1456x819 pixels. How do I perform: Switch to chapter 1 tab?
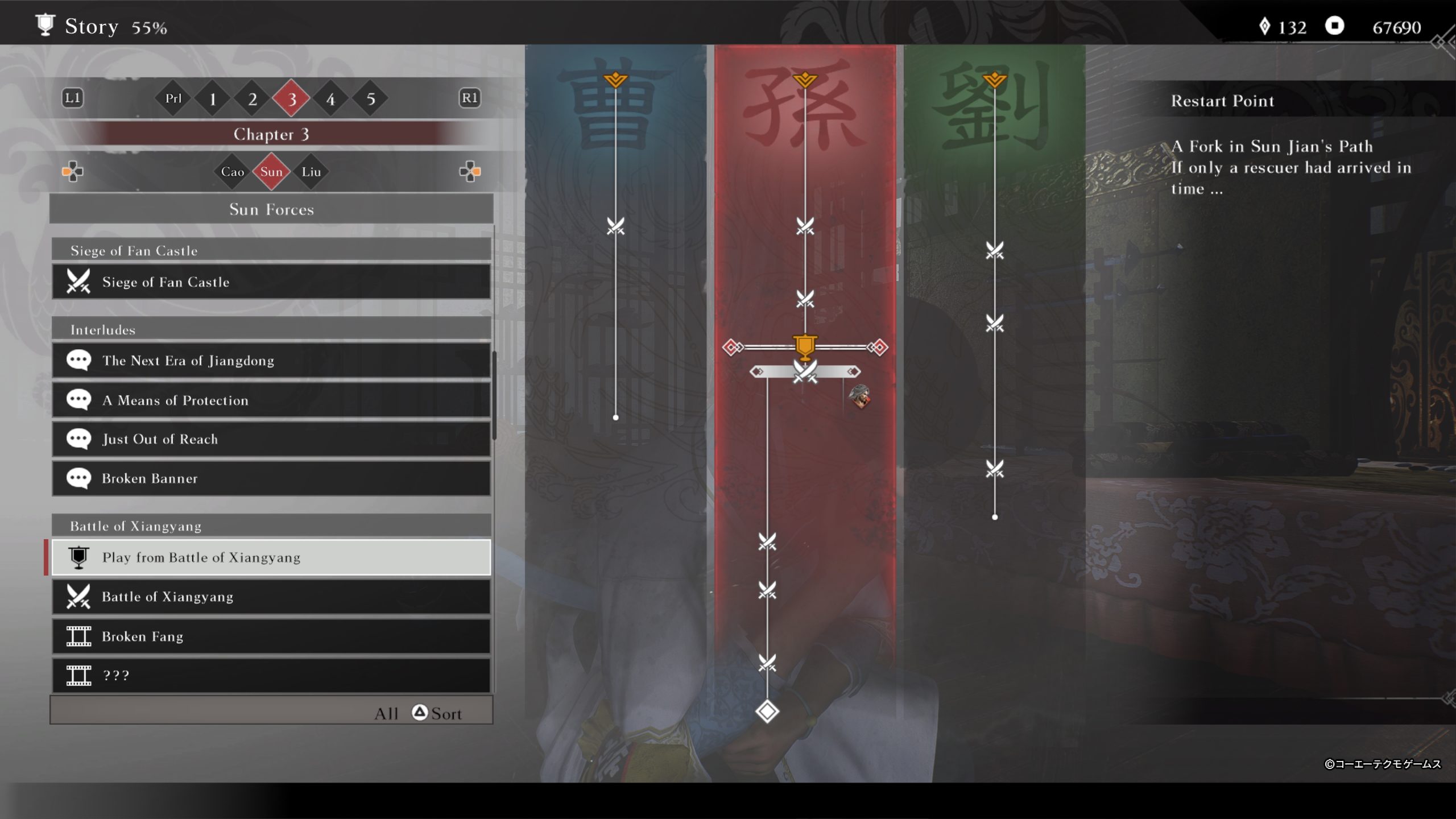(x=213, y=99)
